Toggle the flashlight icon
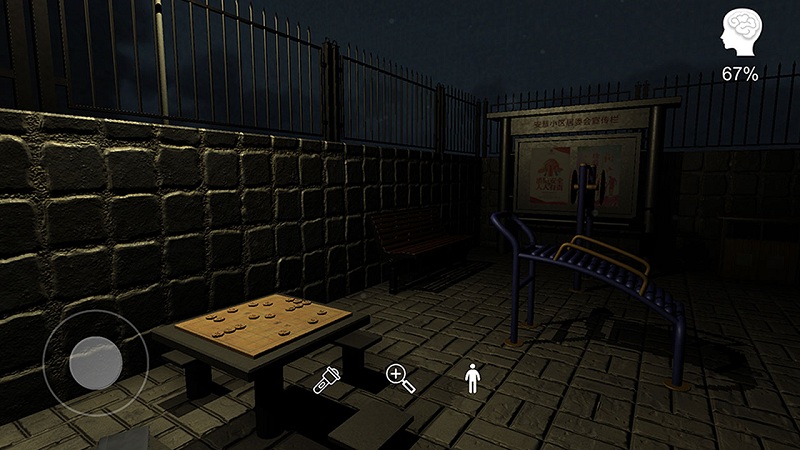Image resolution: width=800 pixels, height=450 pixels. 325,381
